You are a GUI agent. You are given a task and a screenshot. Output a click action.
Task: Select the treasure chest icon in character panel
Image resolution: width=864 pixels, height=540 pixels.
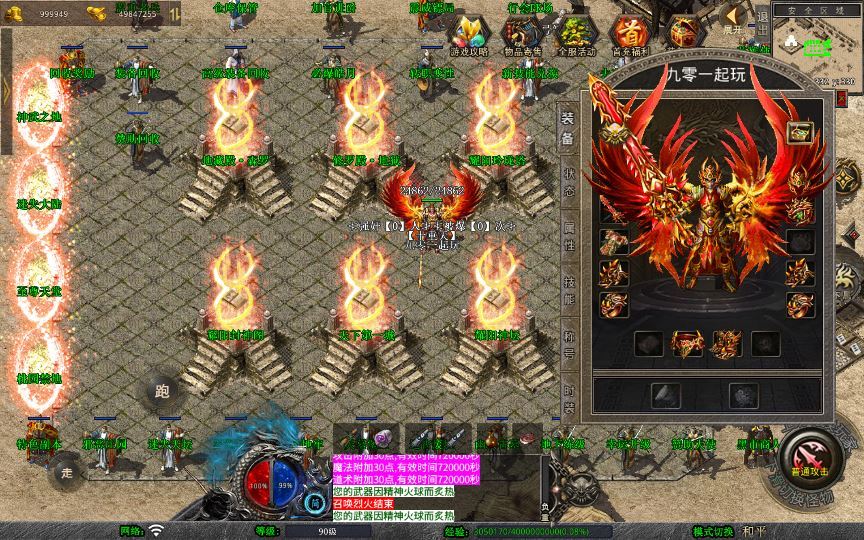coord(798,132)
